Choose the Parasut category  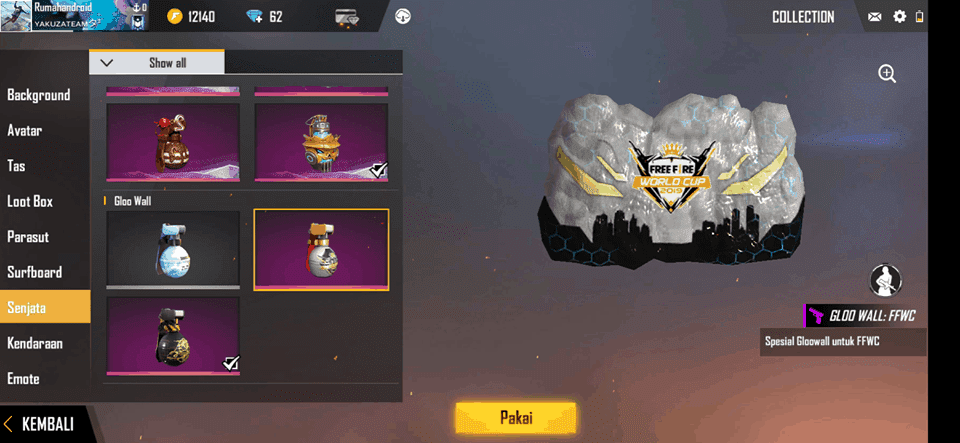click(28, 237)
